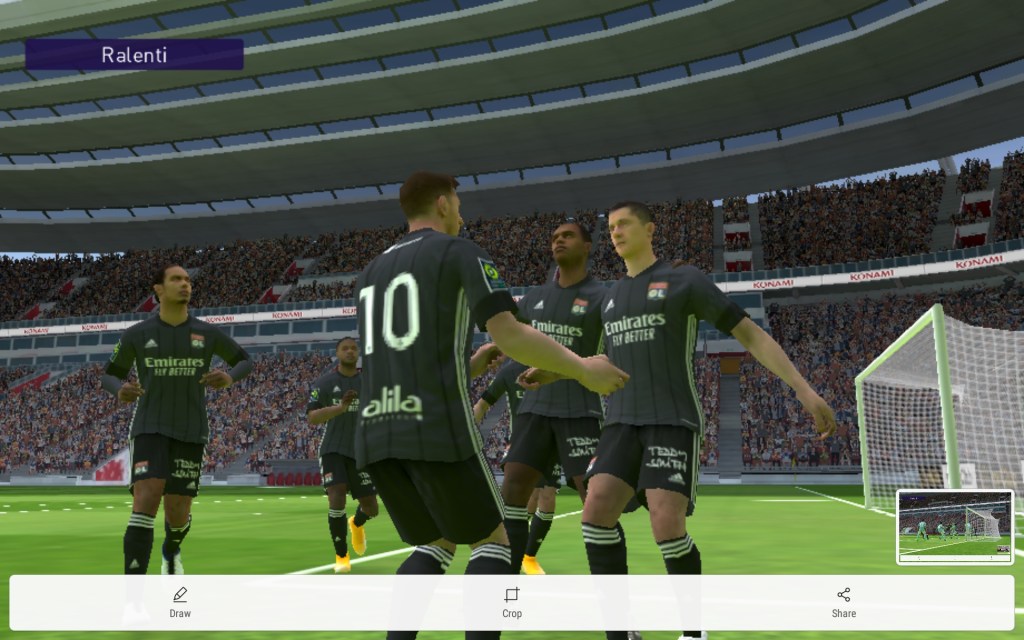The image size is (1024, 640).
Task: Open the screenshot preview thumbnail
Action: coord(954,527)
